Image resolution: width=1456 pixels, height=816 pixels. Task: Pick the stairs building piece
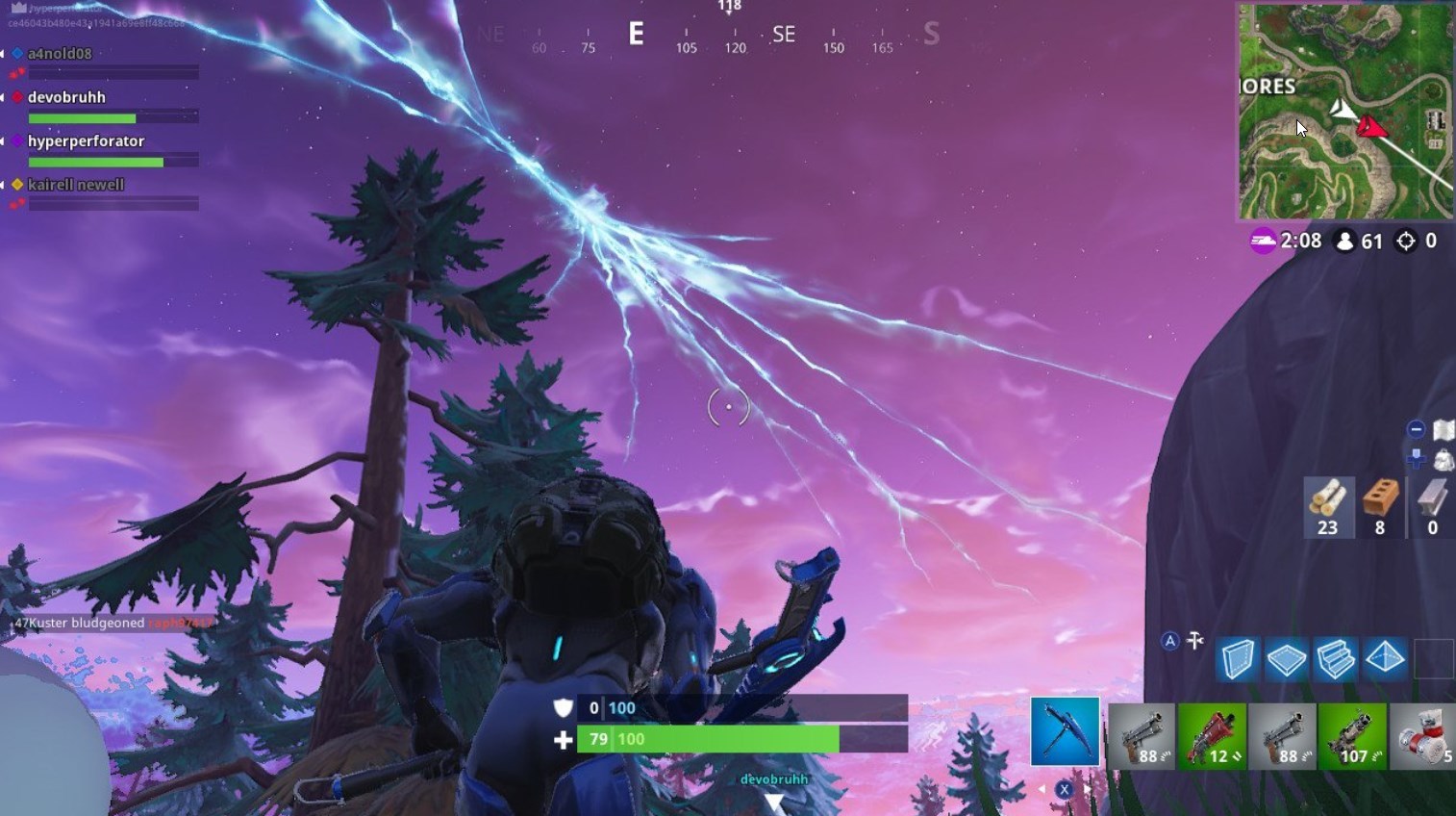[x=1335, y=660]
